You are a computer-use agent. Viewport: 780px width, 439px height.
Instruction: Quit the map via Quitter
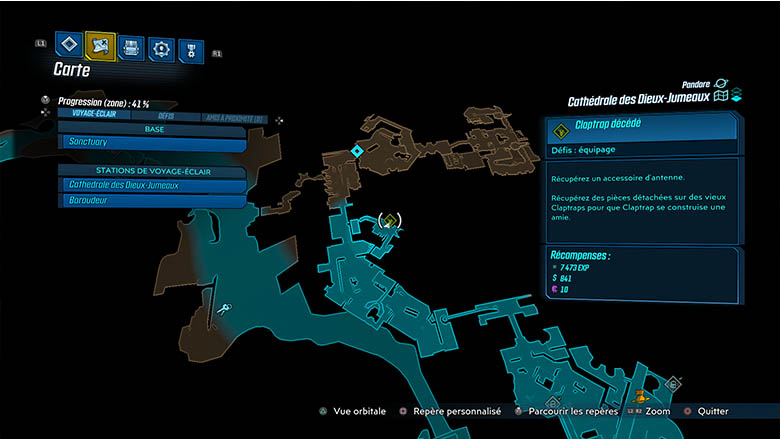click(708, 411)
